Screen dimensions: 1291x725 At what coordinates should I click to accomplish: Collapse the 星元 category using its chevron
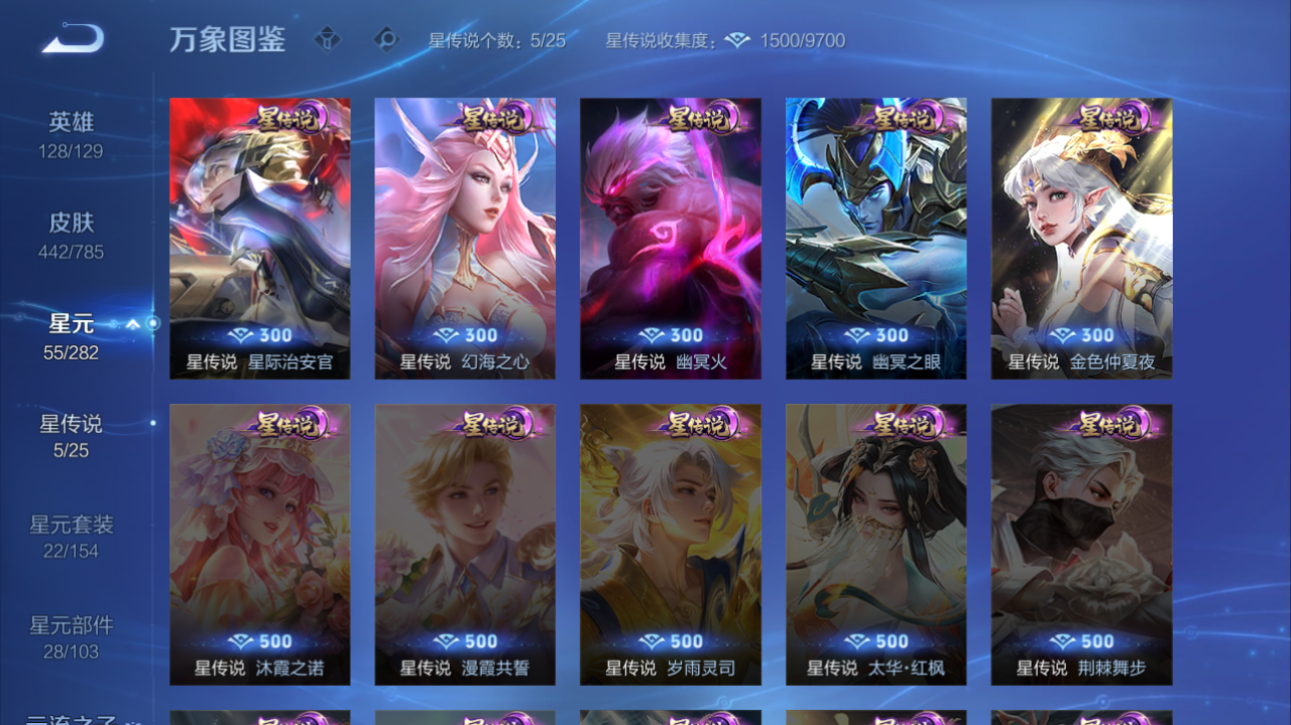(132, 324)
